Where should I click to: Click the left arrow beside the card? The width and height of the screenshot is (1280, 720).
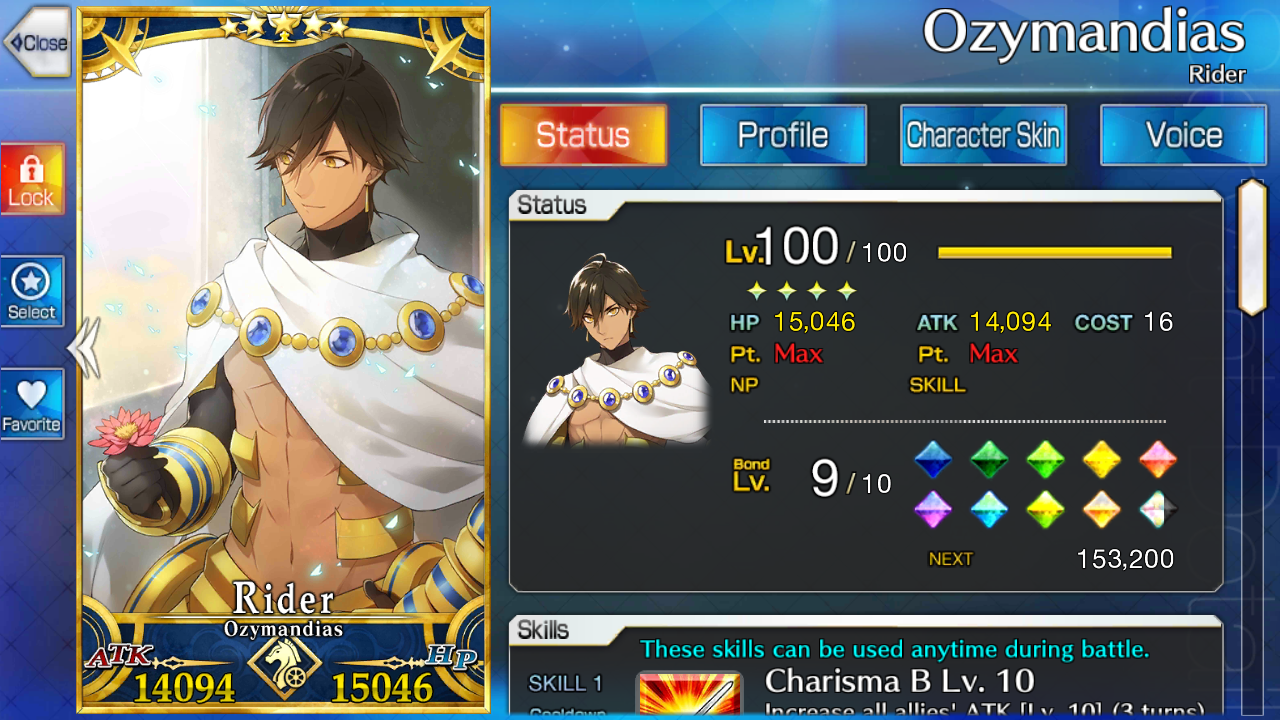[x=82, y=348]
